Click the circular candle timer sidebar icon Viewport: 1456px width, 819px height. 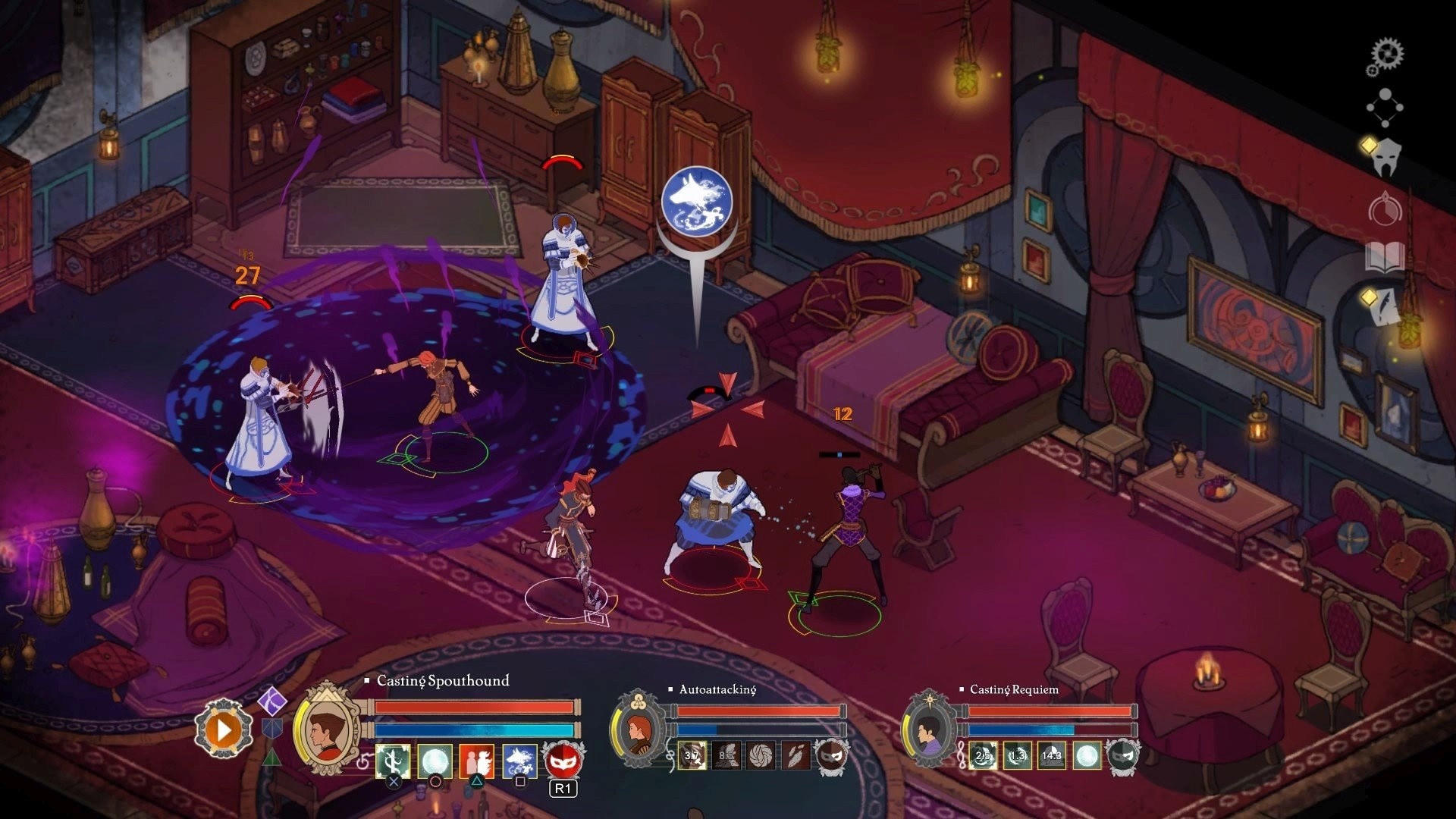[1386, 212]
